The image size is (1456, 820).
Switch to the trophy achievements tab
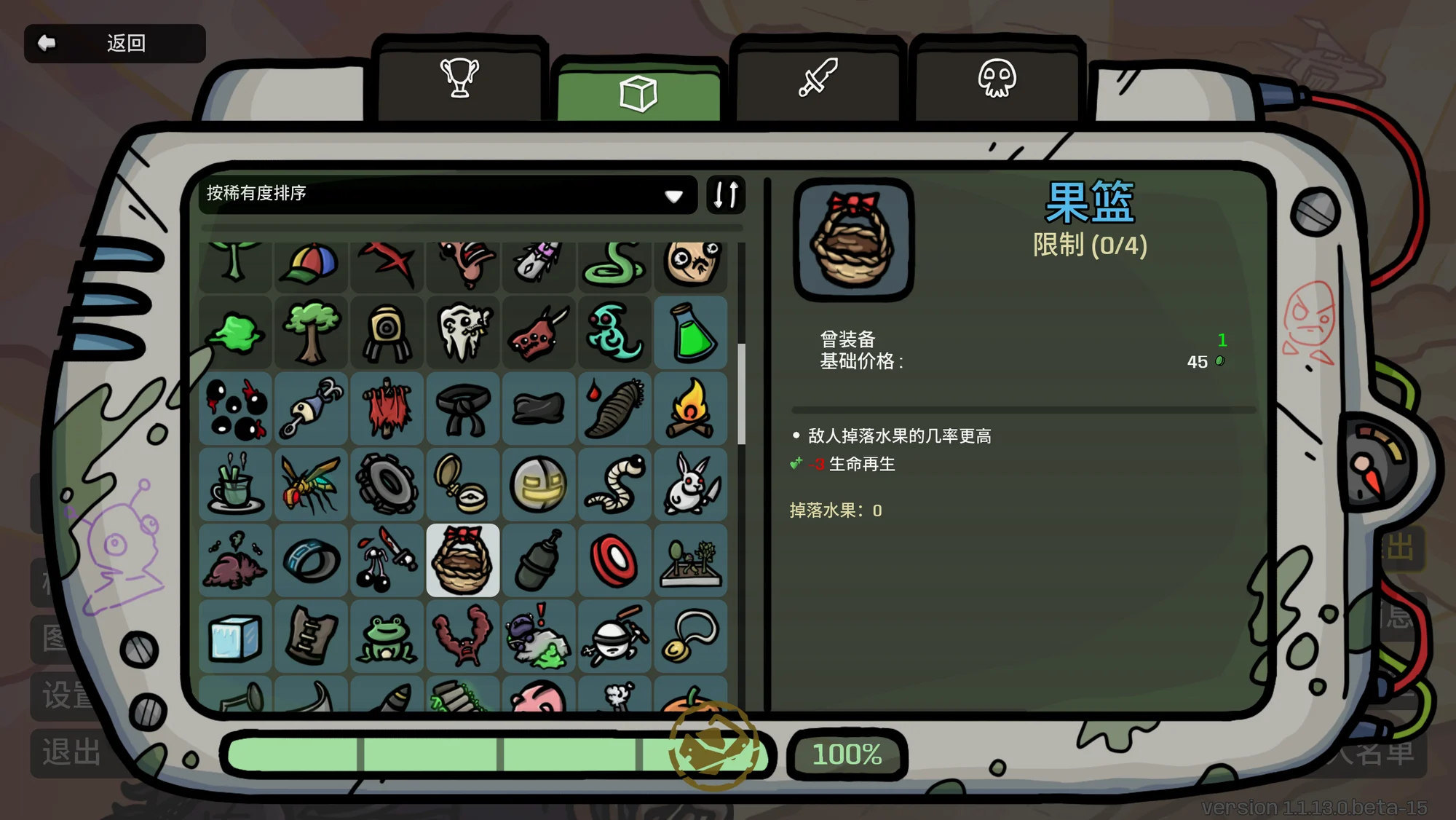(459, 79)
